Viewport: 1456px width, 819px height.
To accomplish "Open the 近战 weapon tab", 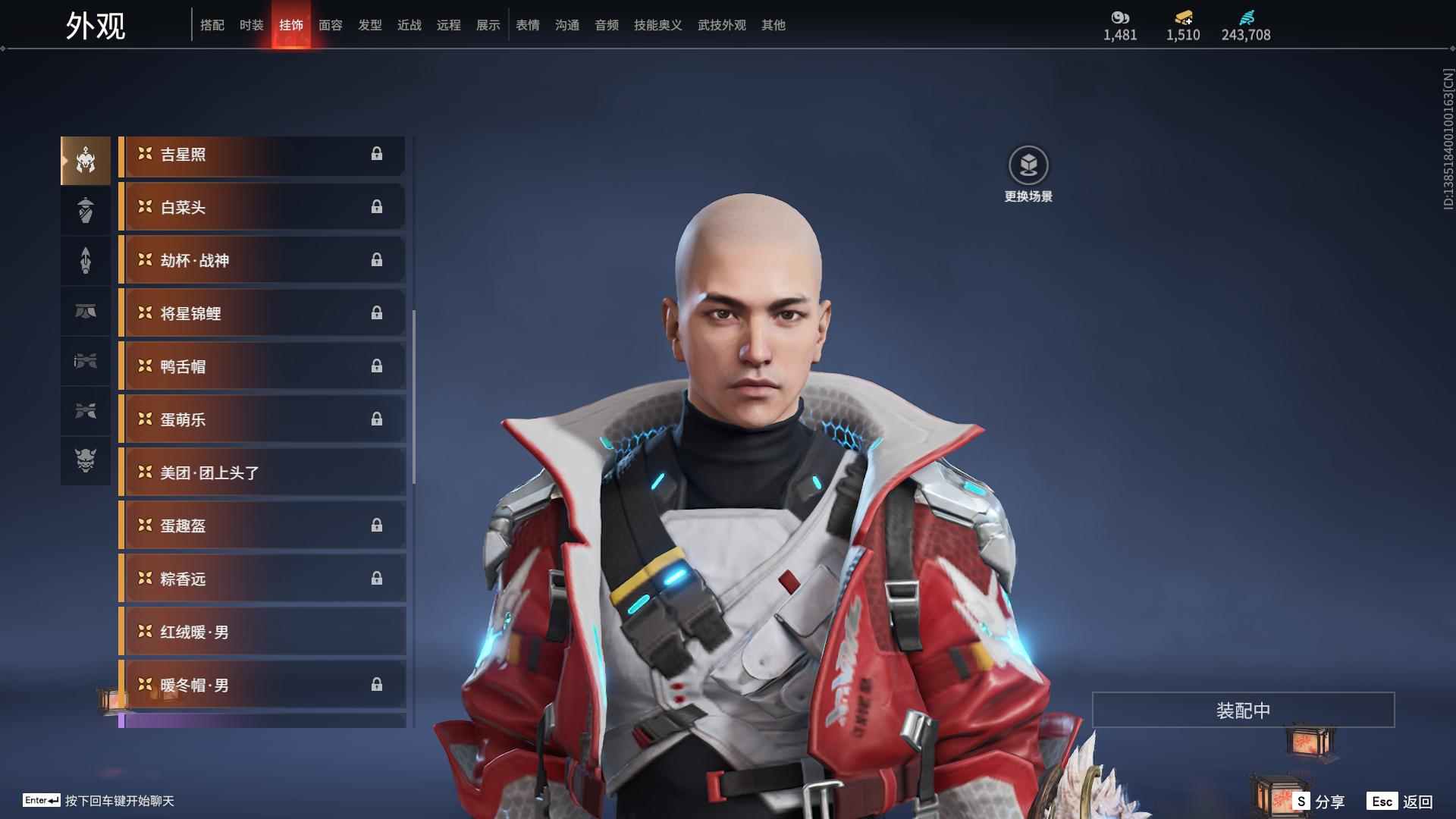I will 409,25.
